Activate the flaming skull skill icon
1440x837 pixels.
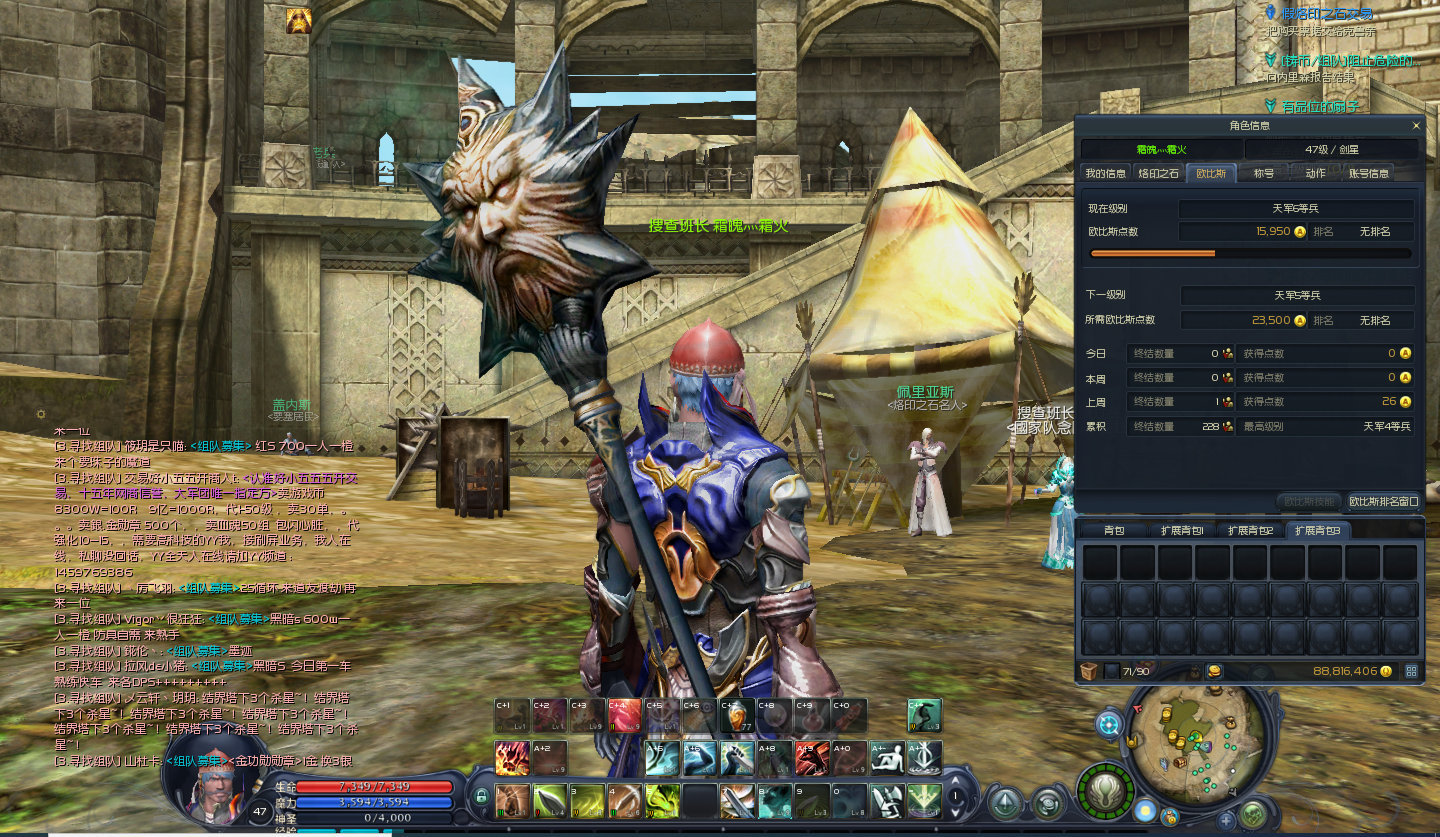[511, 758]
